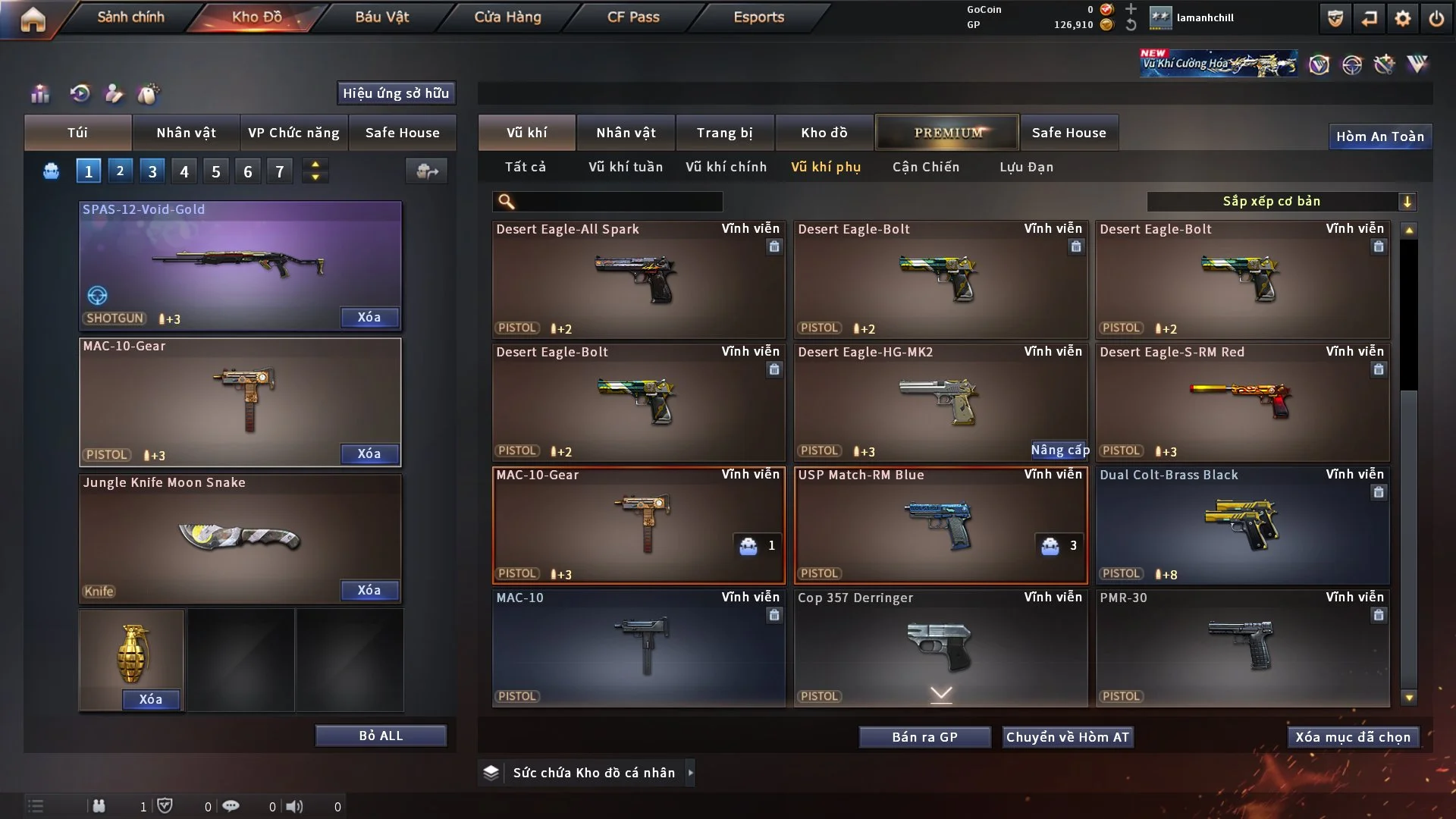Viewport: 1456px width, 819px height.
Task: Open the CF Pass menu
Action: coord(633,17)
